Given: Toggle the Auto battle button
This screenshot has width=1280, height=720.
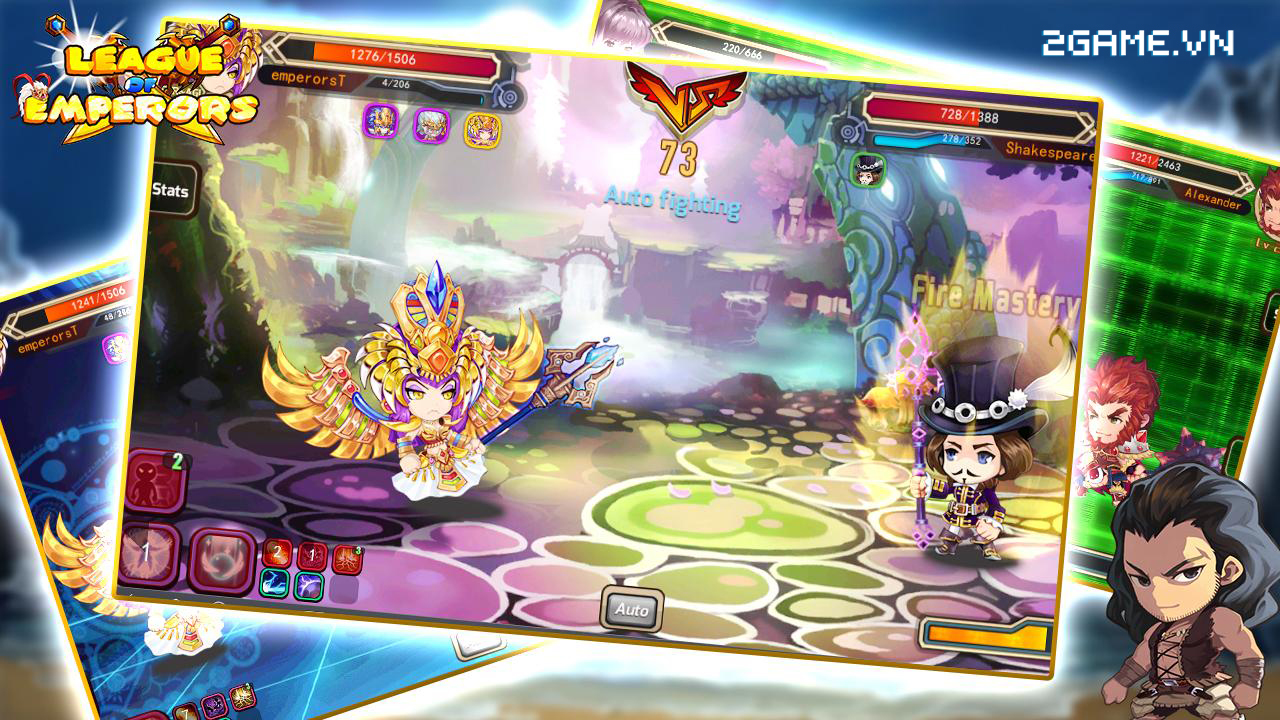Looking at the screenshot, I should (x=632, y=609).
